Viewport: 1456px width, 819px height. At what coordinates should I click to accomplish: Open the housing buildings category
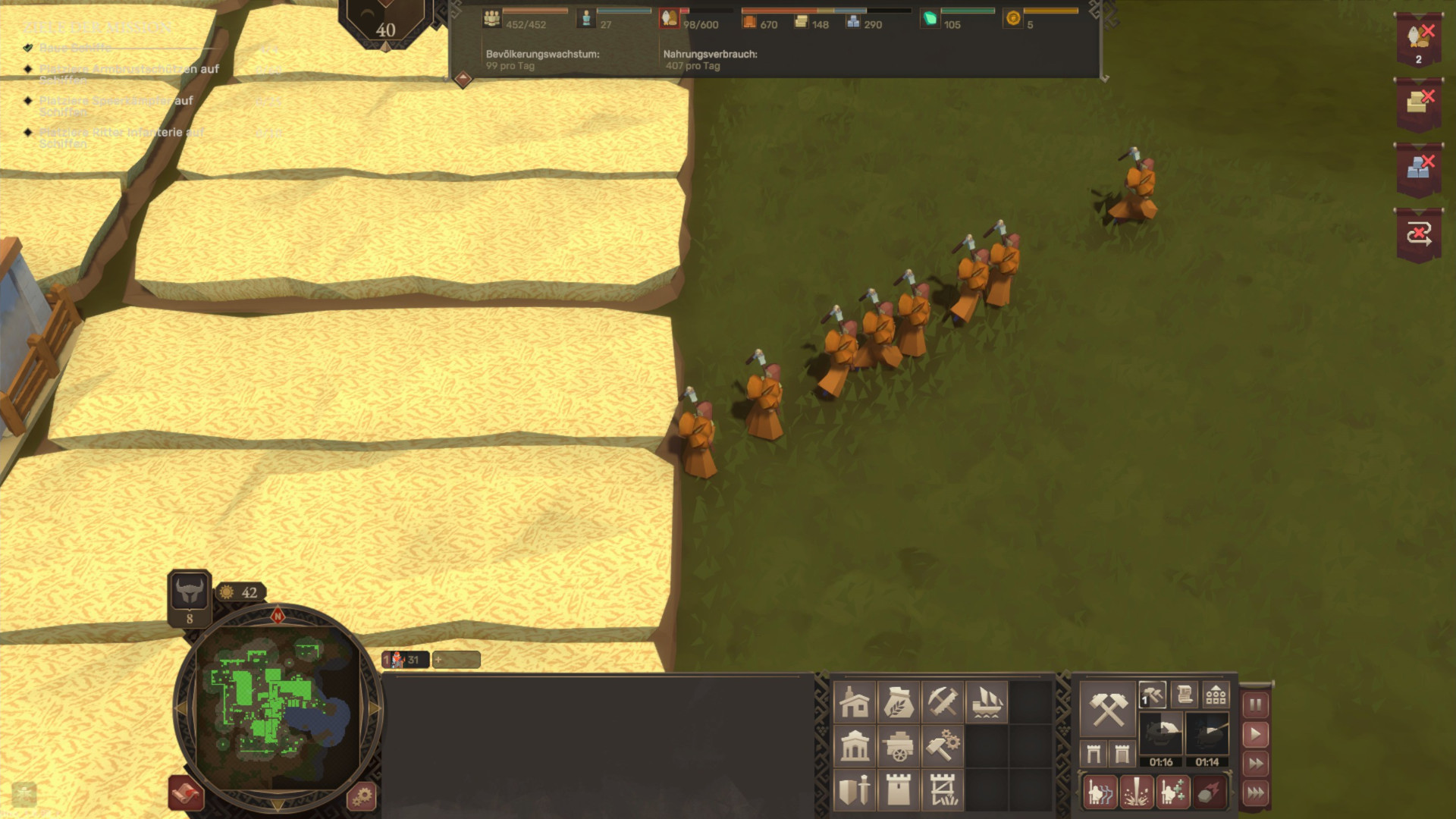click(855, 702)
